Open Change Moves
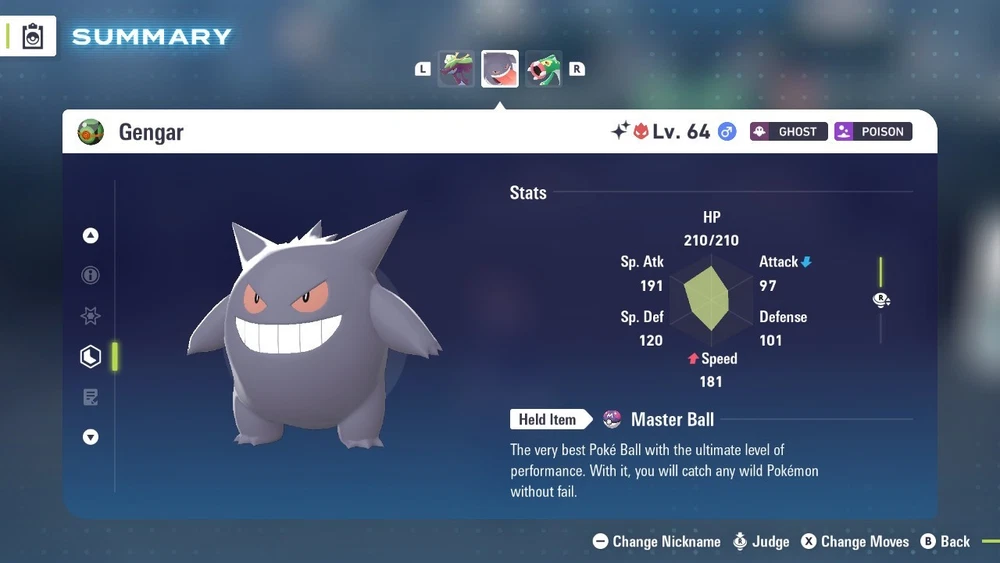 tap(855, 541)
